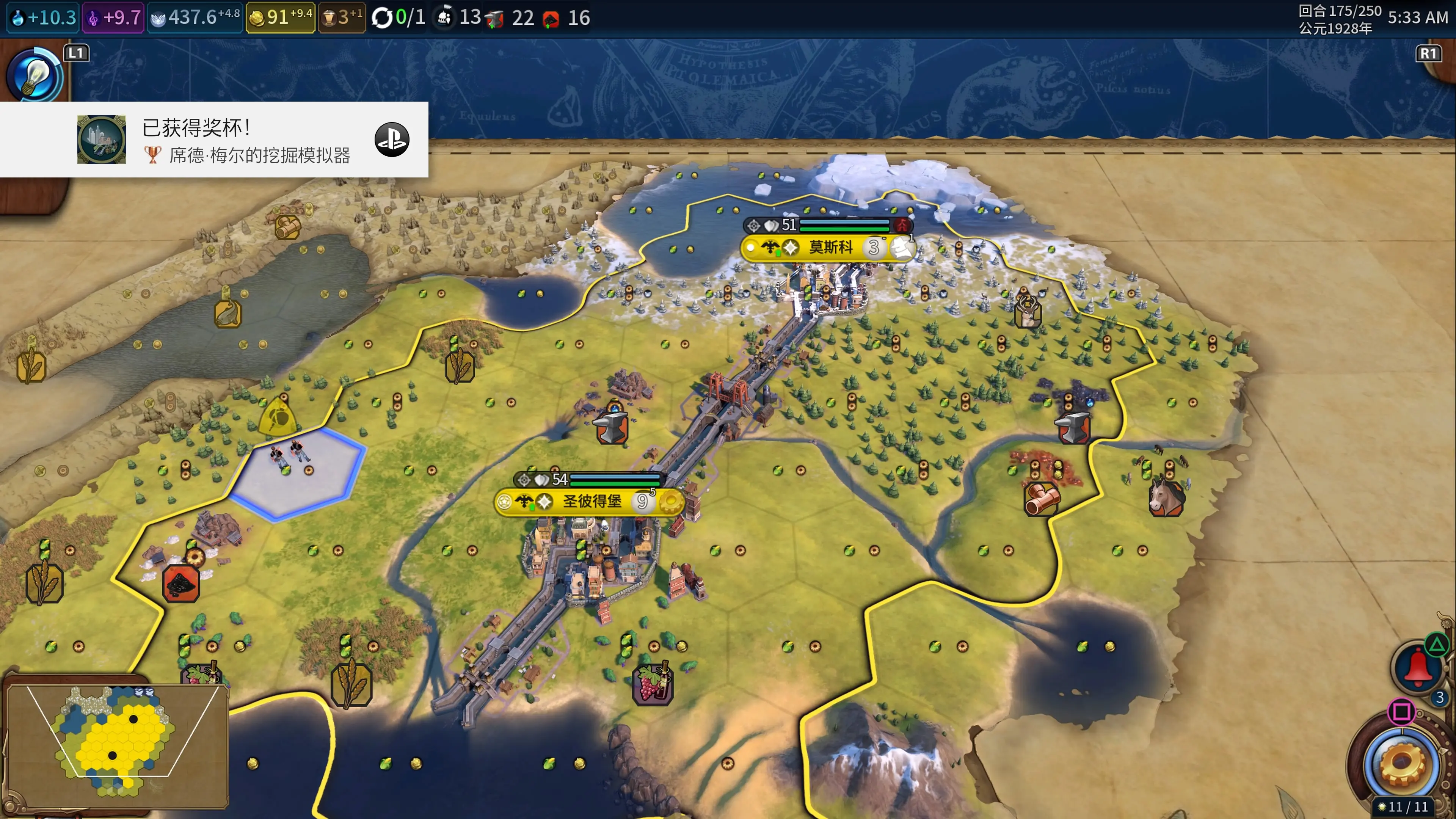Open the purple culture yield panel

click(x=114, y=17)
